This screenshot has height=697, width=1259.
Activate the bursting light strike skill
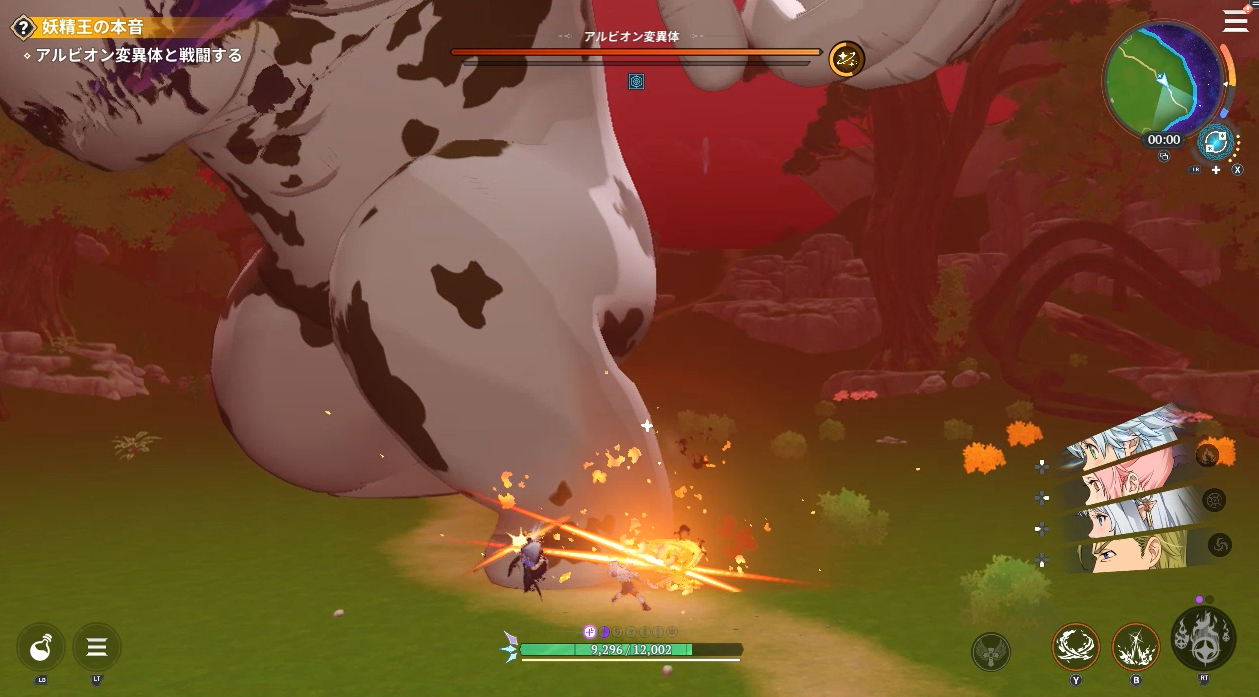point(1136,647)
